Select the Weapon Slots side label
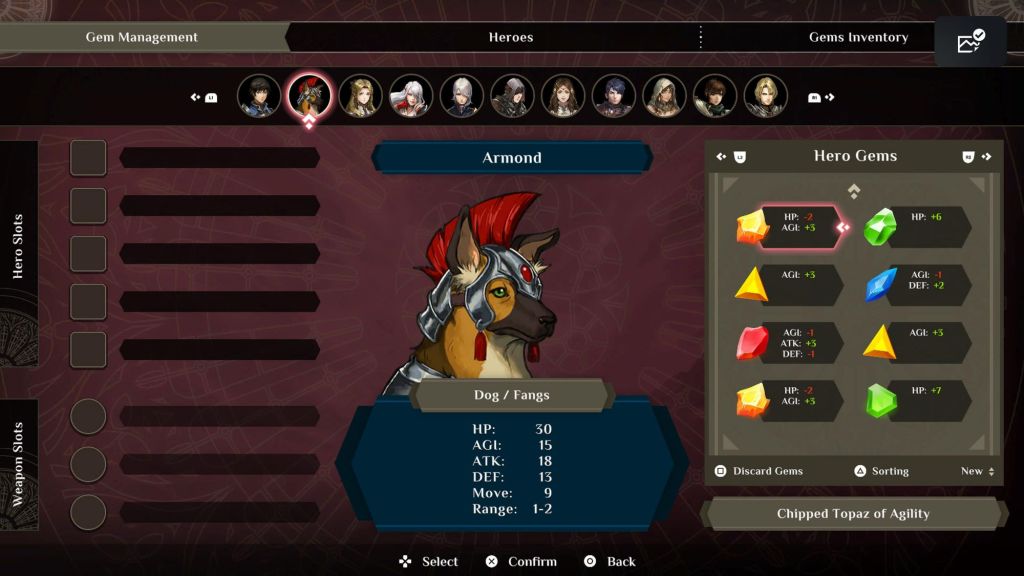 19,463
